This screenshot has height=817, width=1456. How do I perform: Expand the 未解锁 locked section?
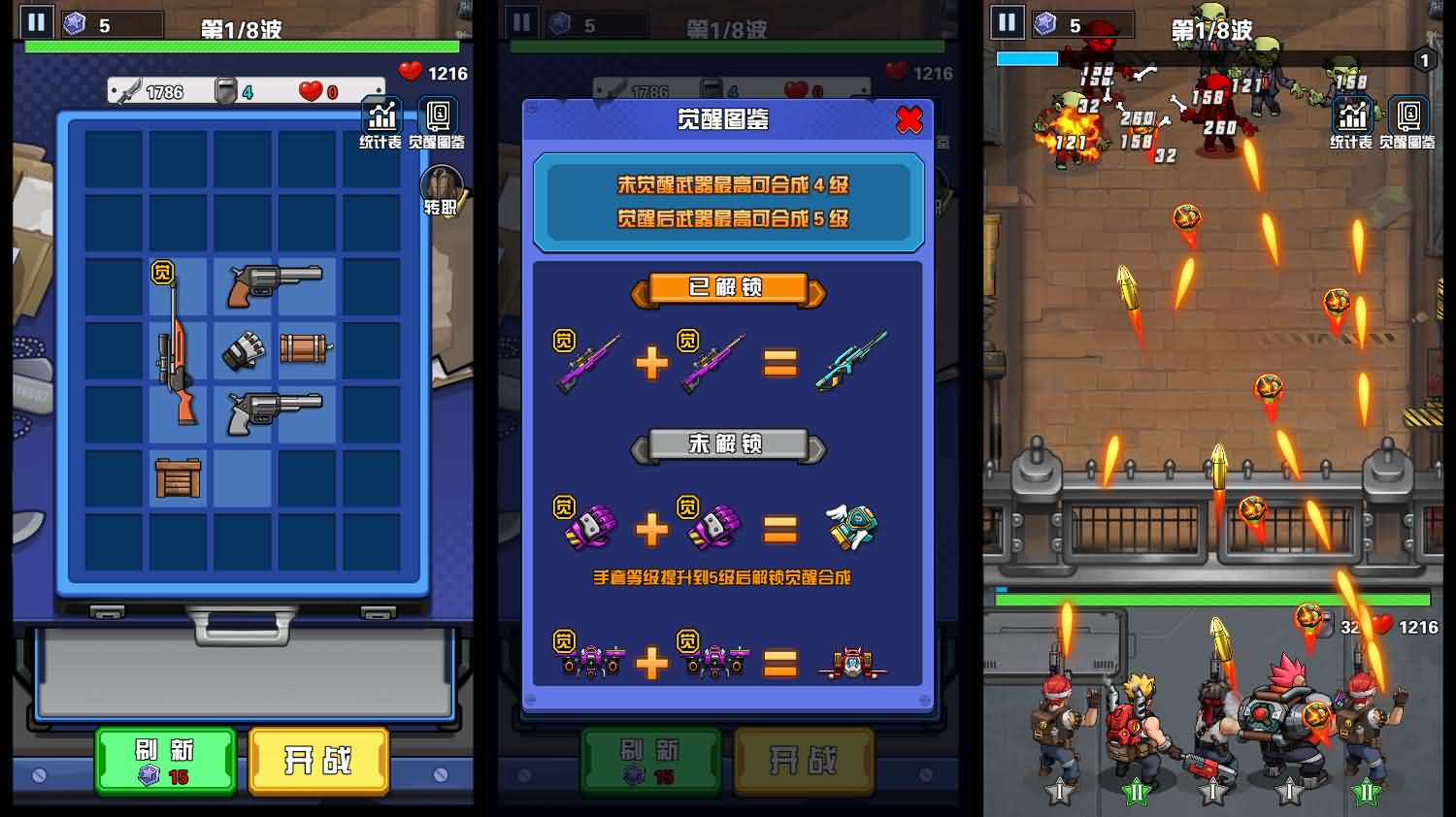click(x=728, y=446)
